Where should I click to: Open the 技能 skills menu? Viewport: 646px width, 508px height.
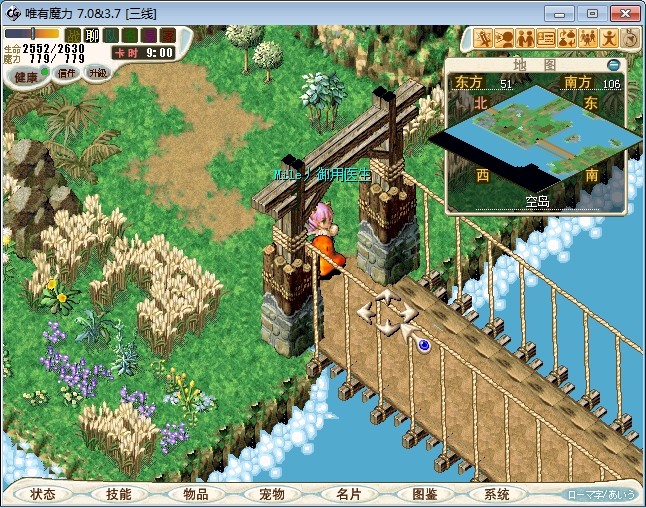pos(118,494)
